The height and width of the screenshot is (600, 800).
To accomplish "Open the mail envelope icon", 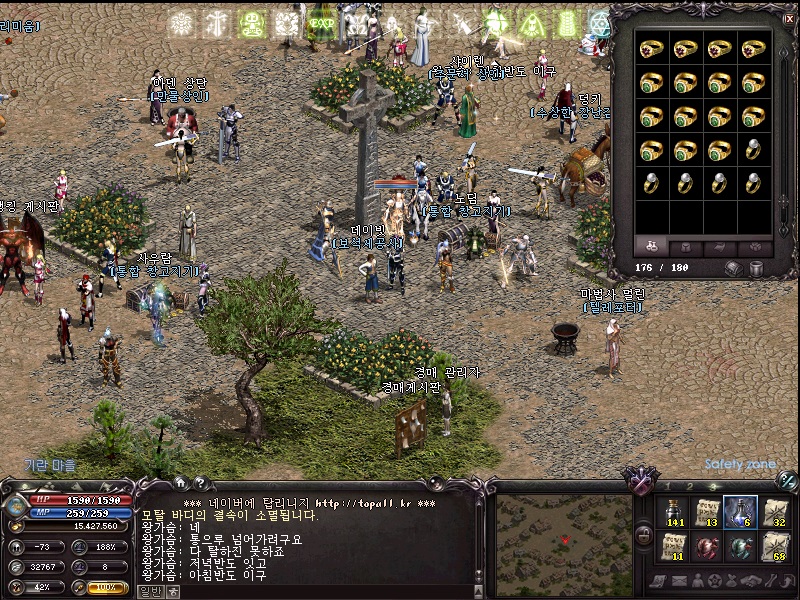I will (680, 581).
